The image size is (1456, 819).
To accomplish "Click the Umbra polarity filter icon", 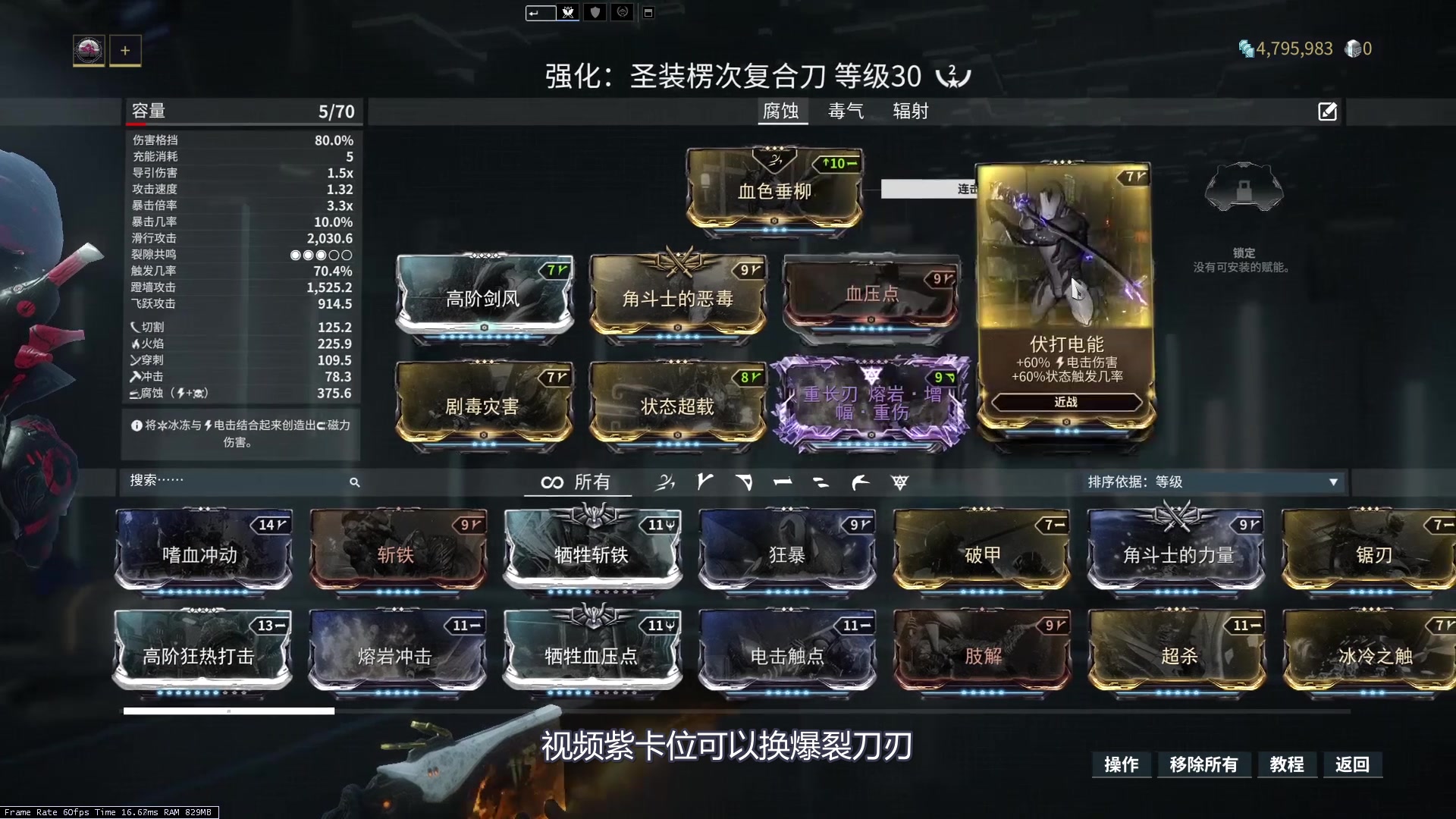I will (899, 482).
